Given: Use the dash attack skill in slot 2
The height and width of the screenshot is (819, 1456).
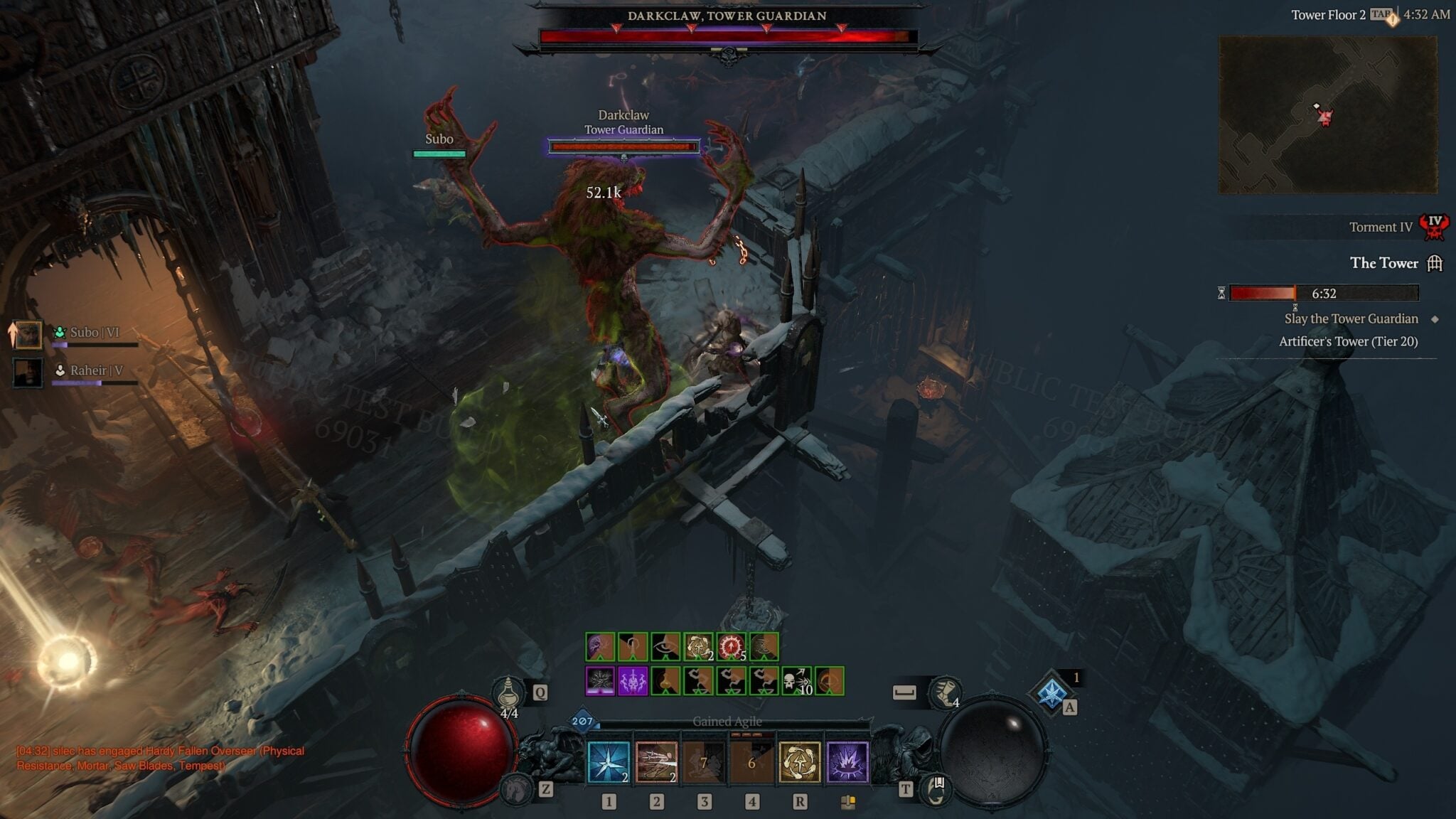Looking at the screenshot, I should [x=656, y=761].
